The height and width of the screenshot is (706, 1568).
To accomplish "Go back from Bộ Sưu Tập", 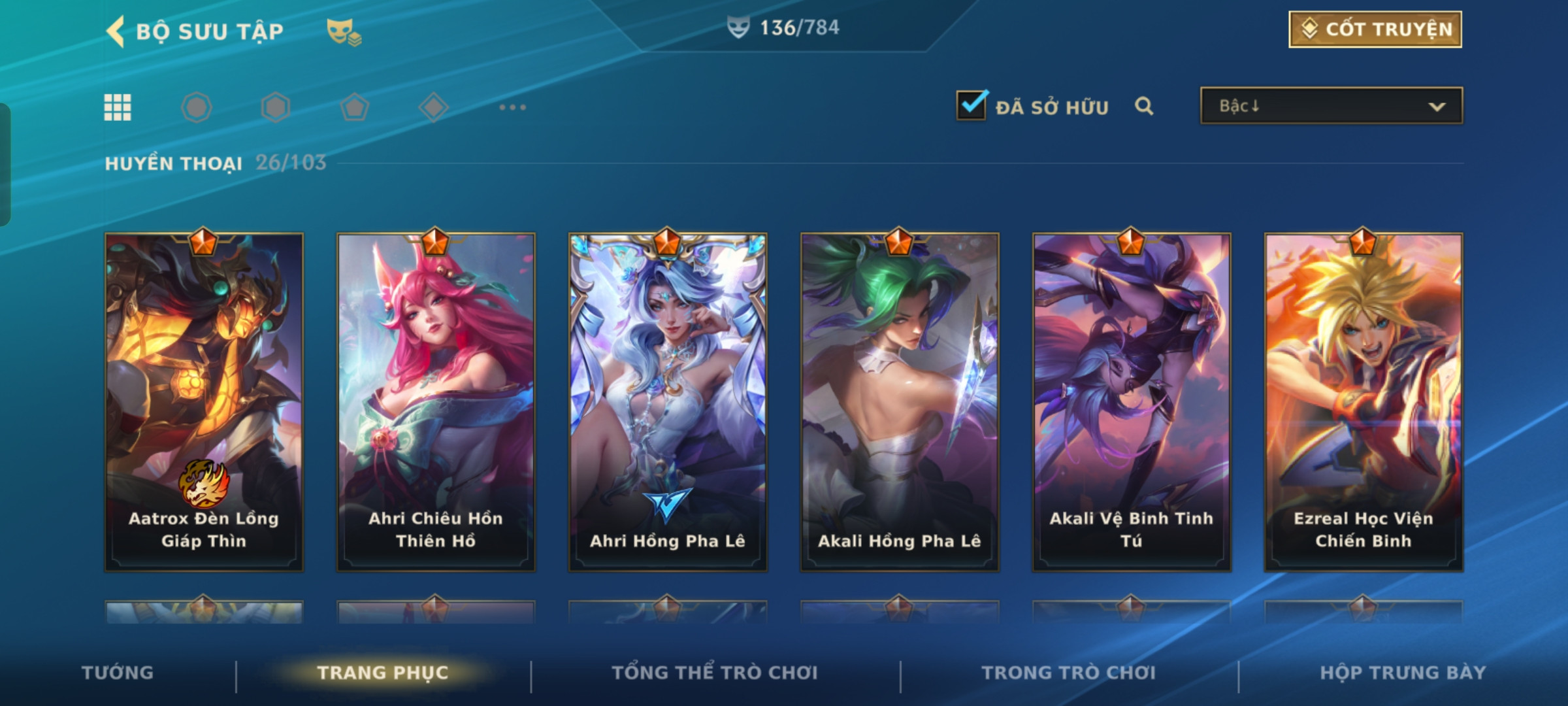I will (x=116, y=31).
